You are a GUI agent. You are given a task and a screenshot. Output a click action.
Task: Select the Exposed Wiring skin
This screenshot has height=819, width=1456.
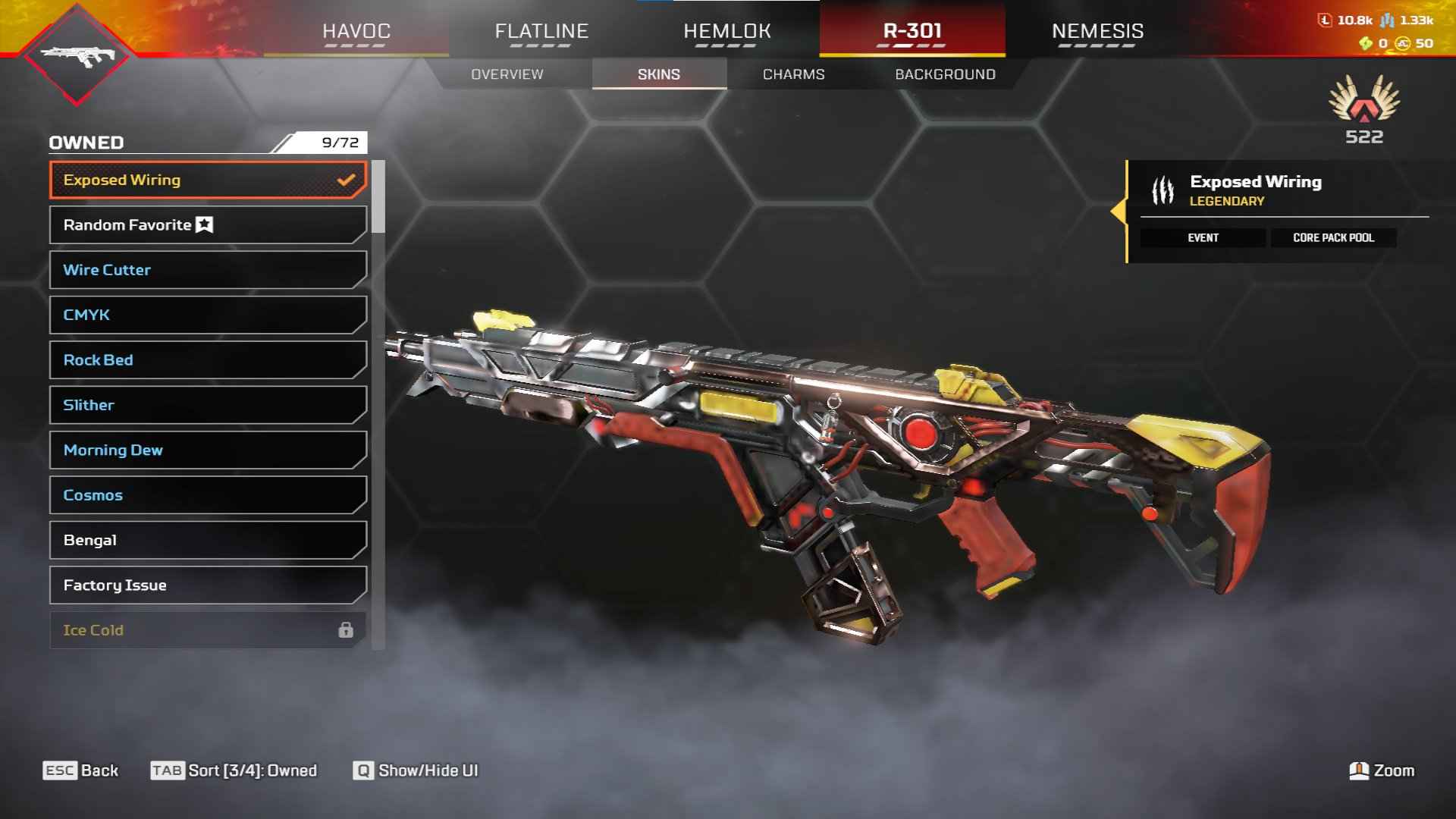(x=208, y=180)
